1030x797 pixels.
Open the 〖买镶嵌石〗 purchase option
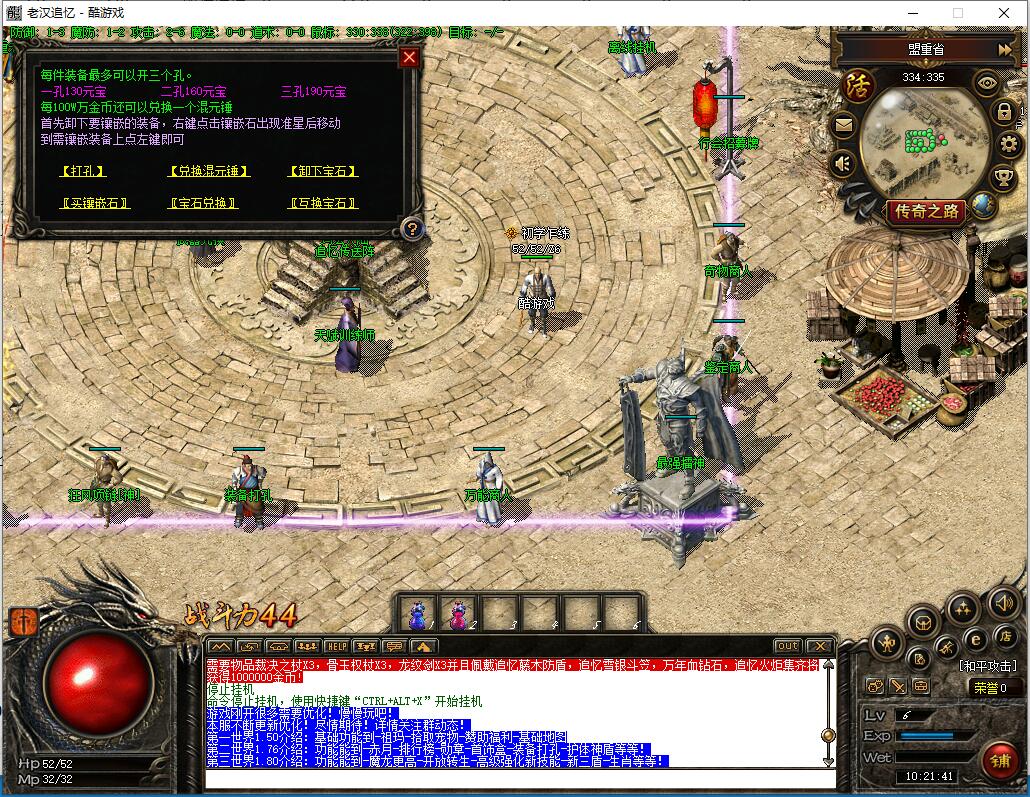(x=96, y=203)
